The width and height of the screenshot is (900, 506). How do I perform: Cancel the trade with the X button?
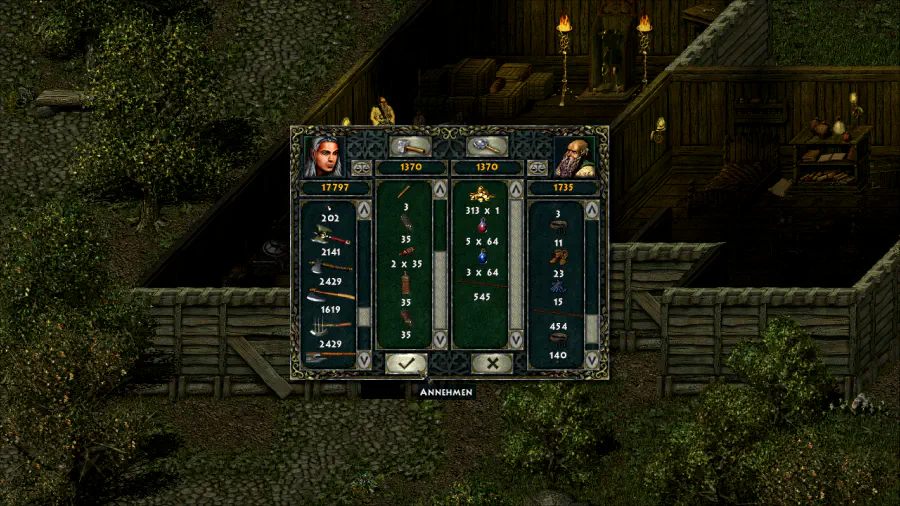tap(491, 364)
